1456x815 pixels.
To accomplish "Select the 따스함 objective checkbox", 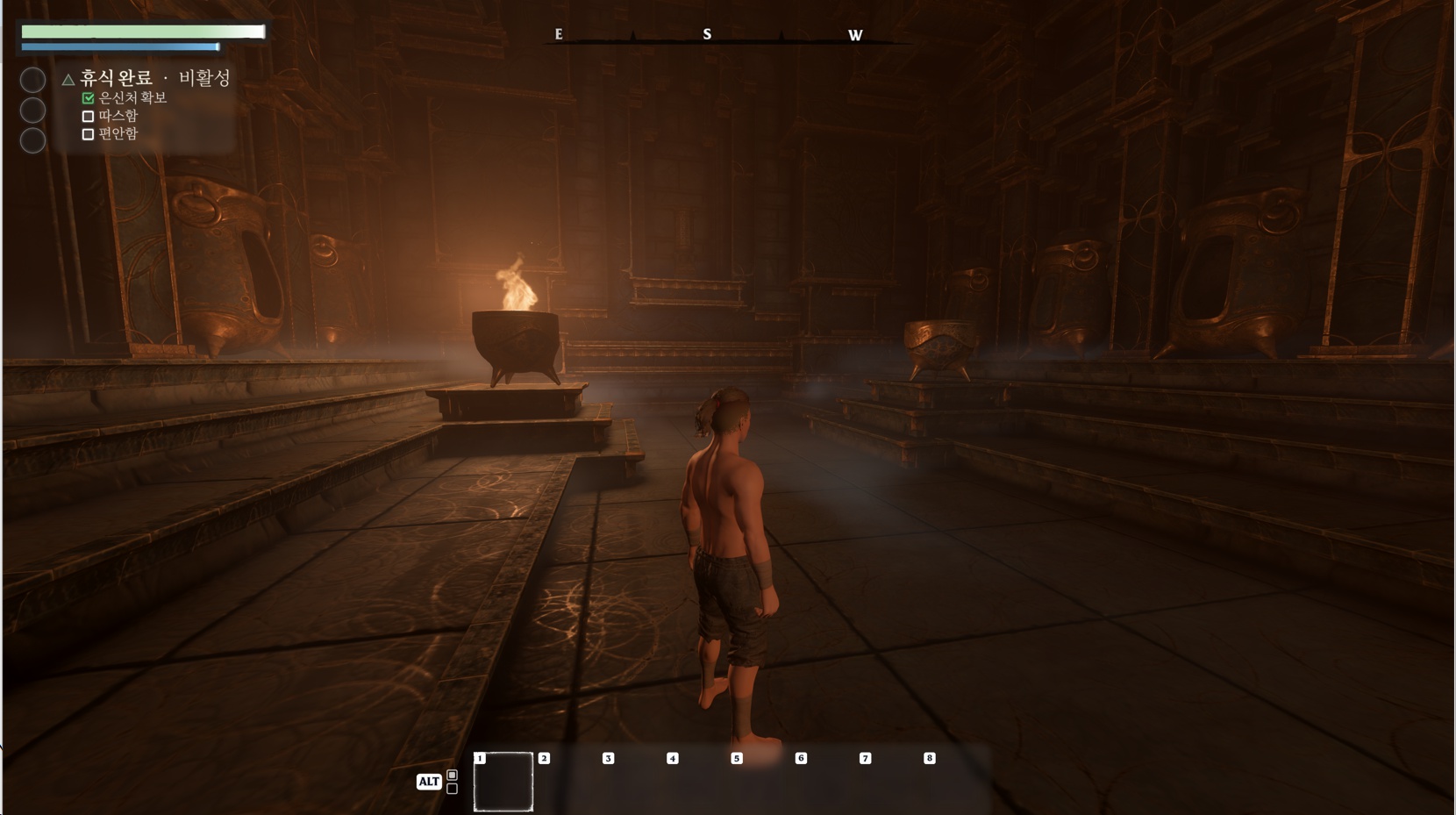I will point(88,116).
